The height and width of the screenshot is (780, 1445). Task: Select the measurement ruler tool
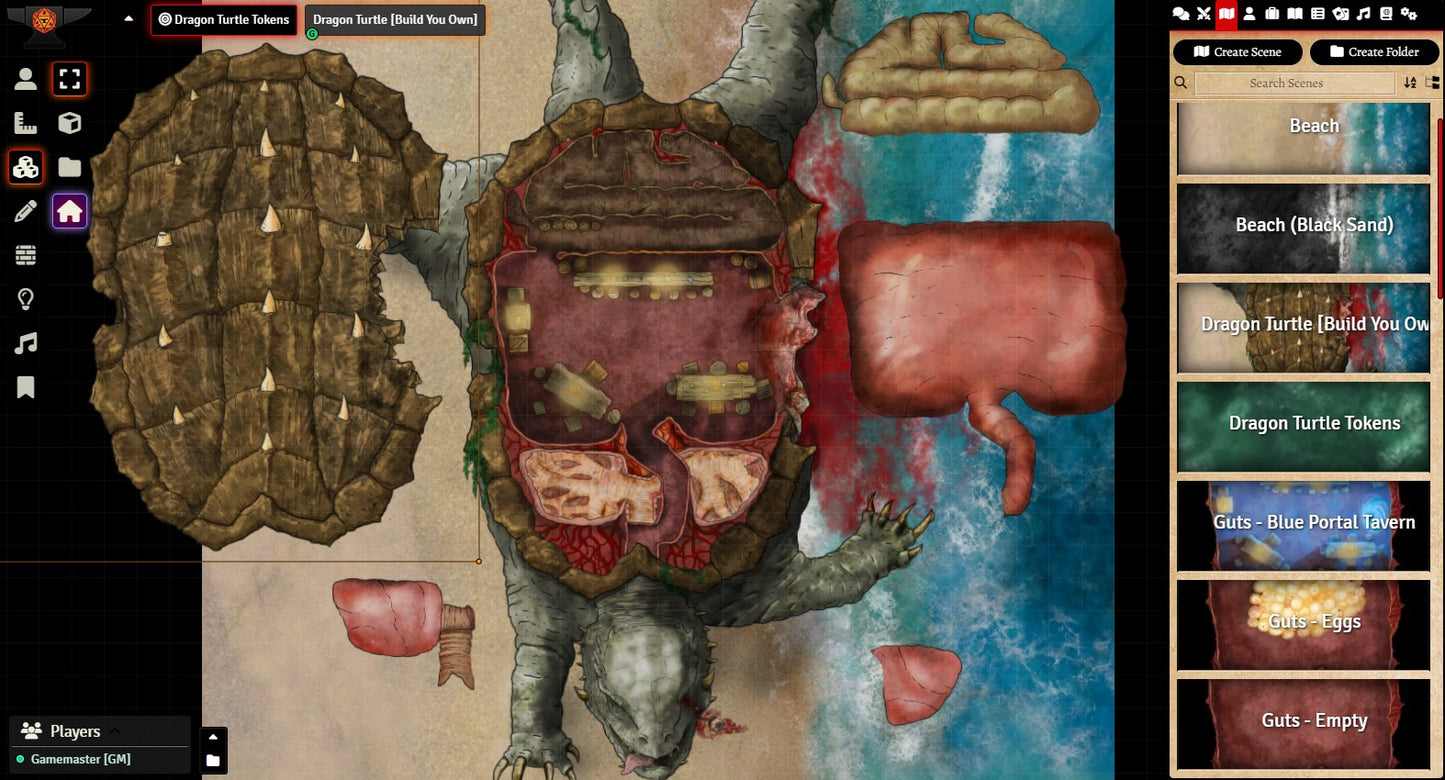click(x=26, y=123)
